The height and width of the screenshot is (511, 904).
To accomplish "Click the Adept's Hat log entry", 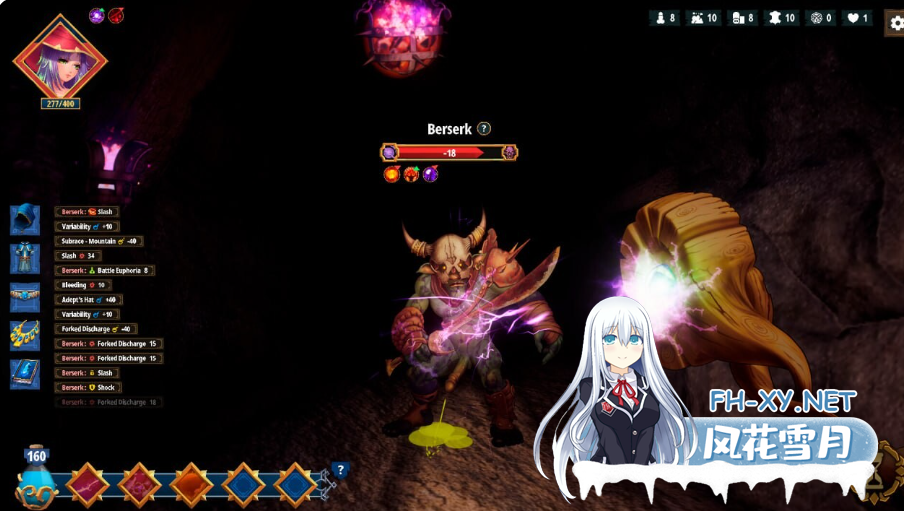I will click(88, 300).
